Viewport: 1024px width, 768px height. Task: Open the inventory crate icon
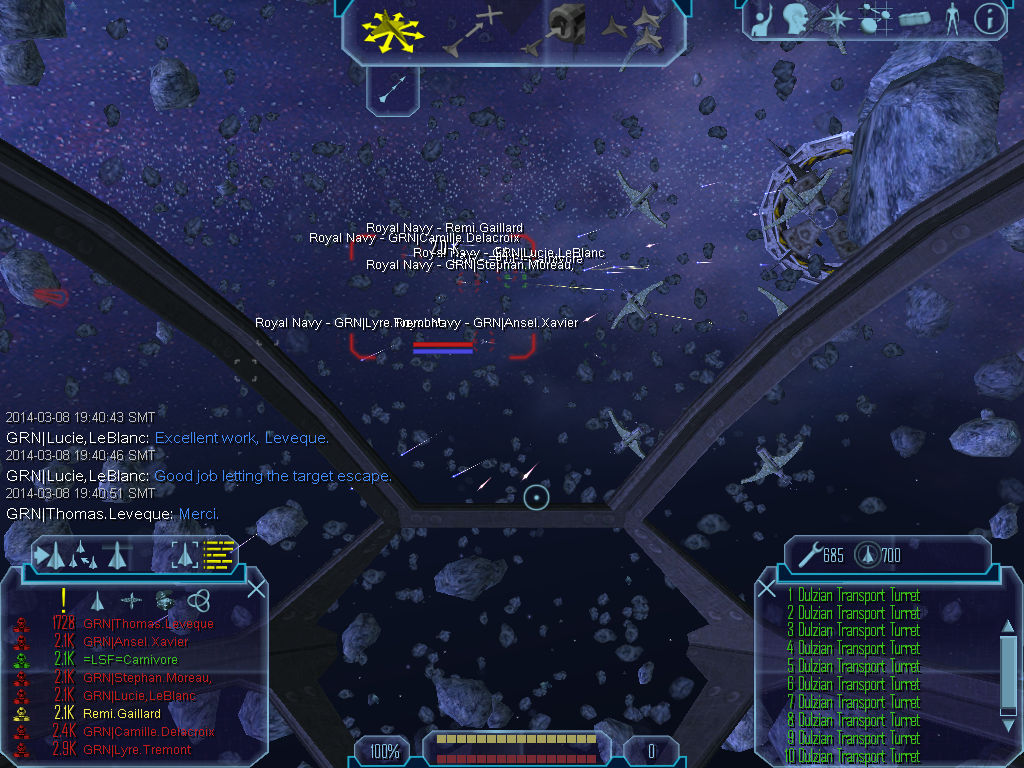point(915,20)
